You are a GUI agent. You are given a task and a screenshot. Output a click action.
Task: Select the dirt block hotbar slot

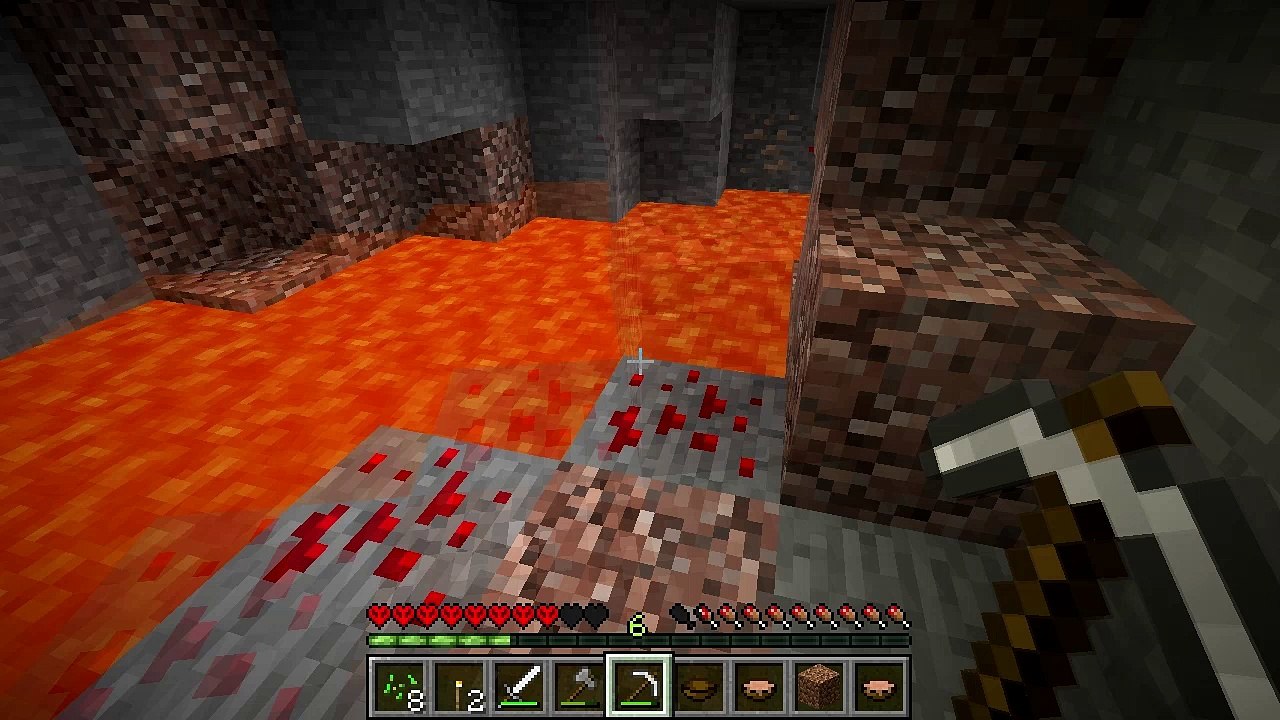pos(820,686)
